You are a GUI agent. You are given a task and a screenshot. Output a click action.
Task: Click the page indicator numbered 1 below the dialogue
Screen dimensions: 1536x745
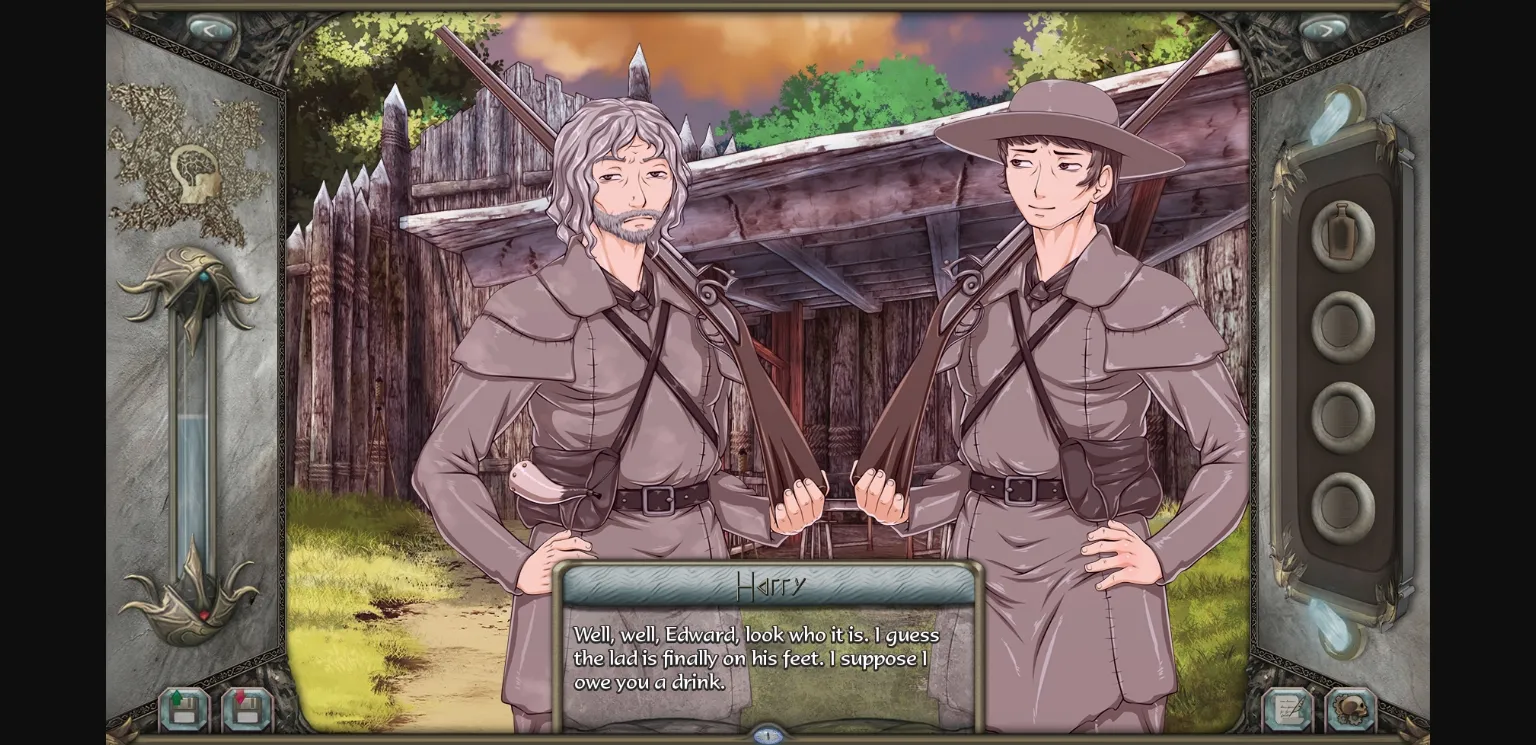[768, 733]
